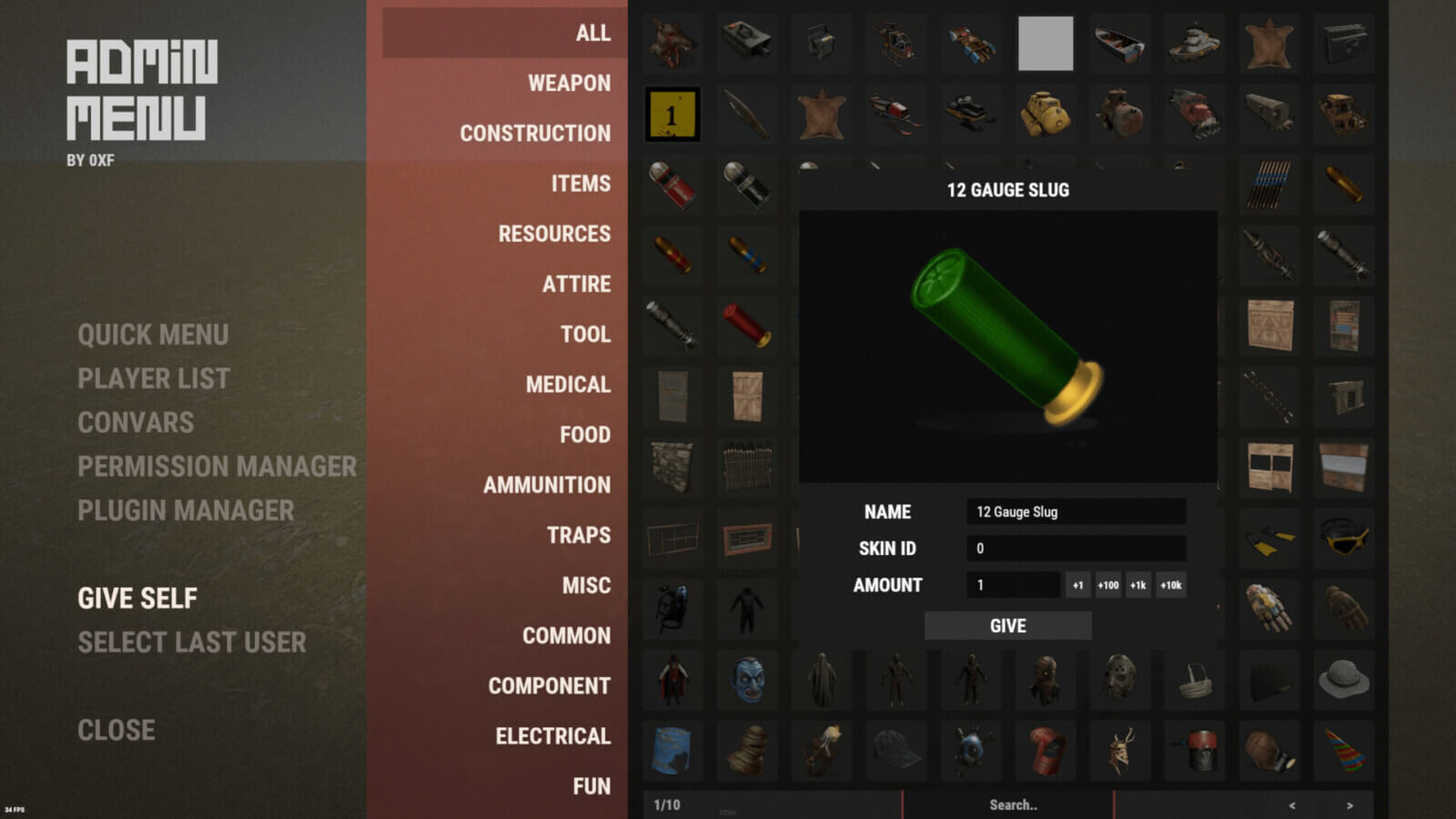This screenshot has height=819, width=1456.
Task: Switch to the AMMUNITION category
Action: click(x=547, y=485)
